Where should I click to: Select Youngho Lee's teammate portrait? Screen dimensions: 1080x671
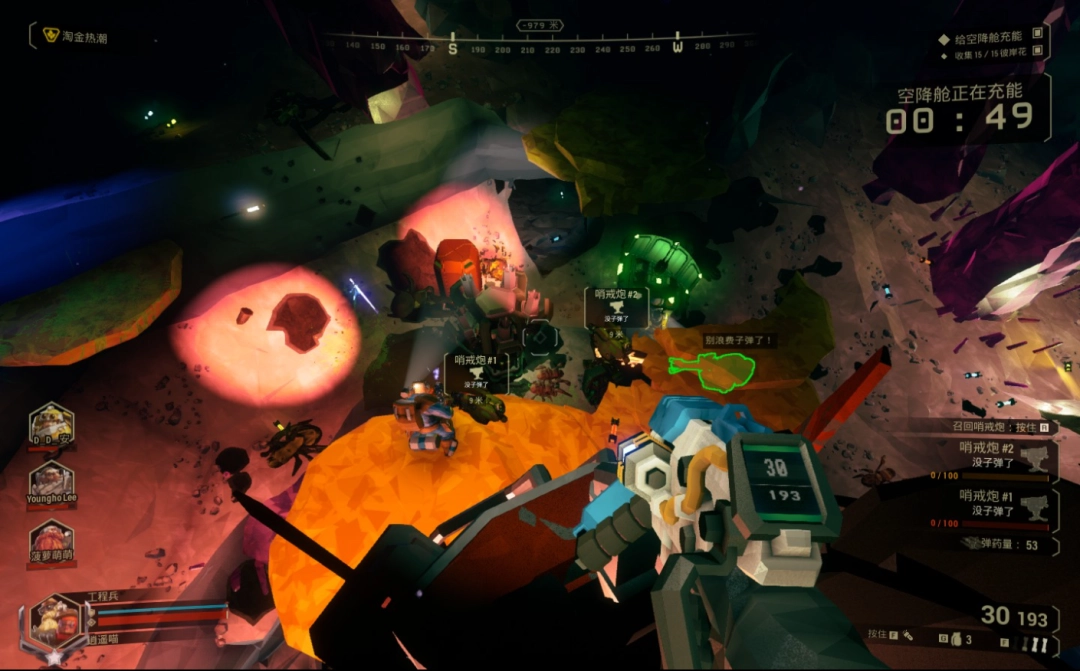click(x=51, y=484)
